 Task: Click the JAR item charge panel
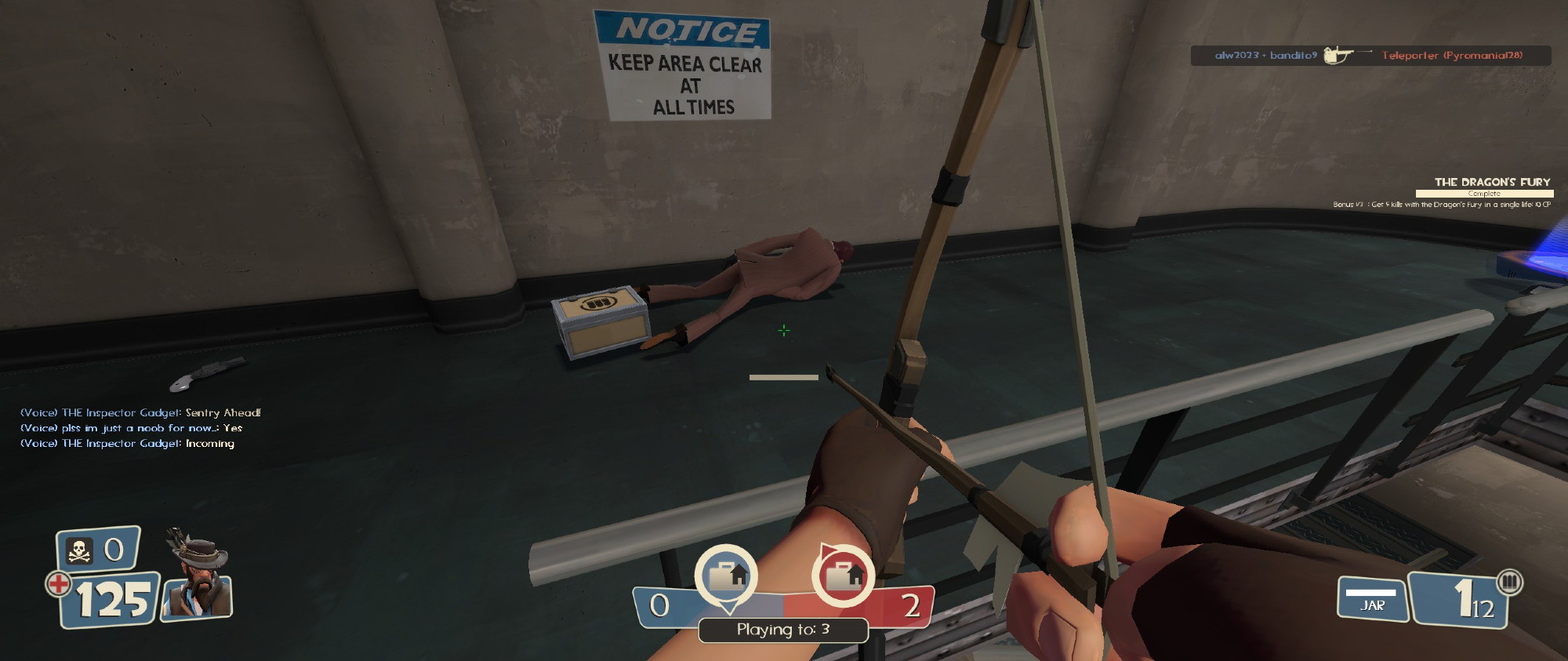[1372, 599]
